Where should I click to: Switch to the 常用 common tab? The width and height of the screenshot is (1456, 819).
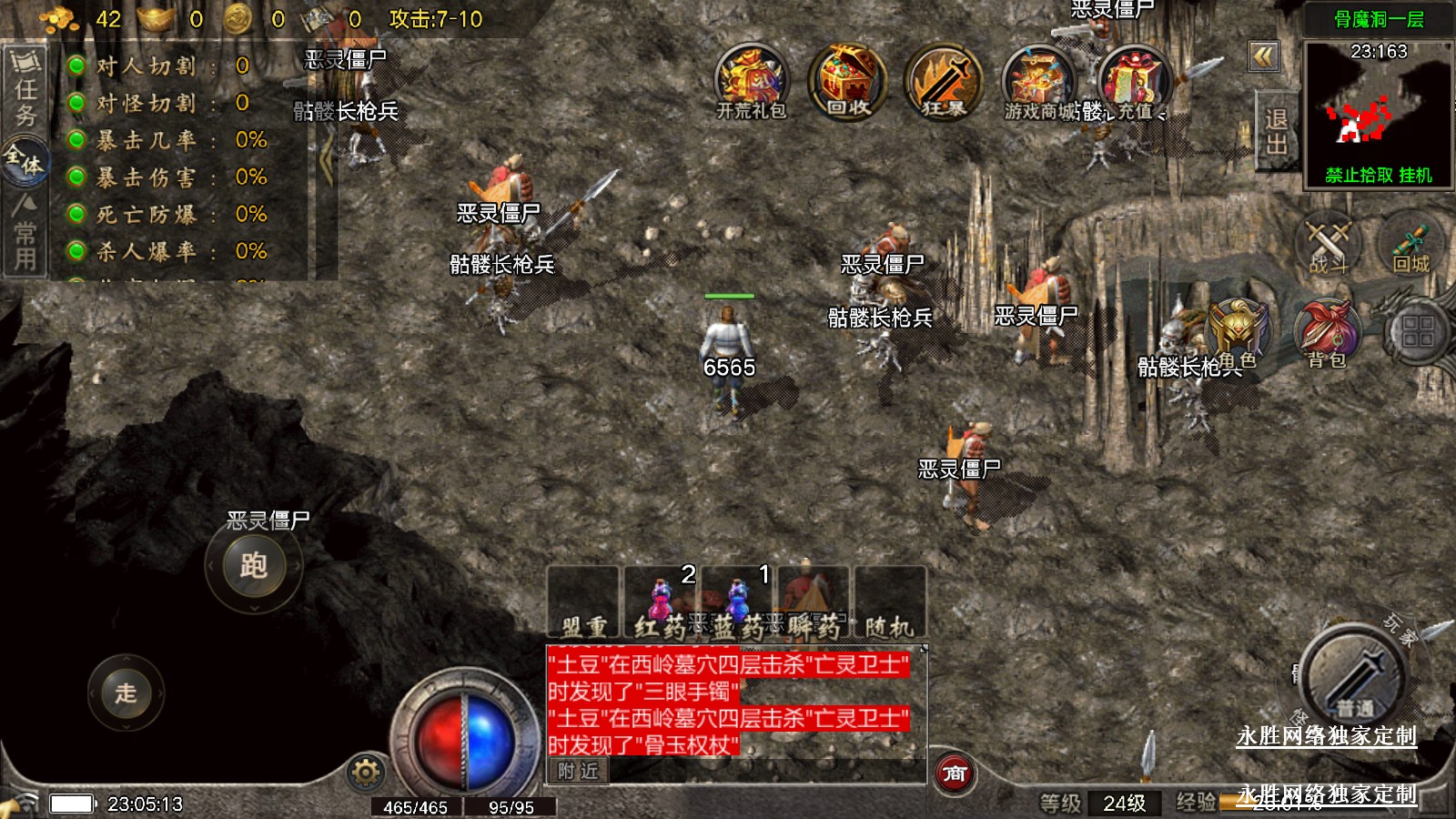(x=25, y=237)
